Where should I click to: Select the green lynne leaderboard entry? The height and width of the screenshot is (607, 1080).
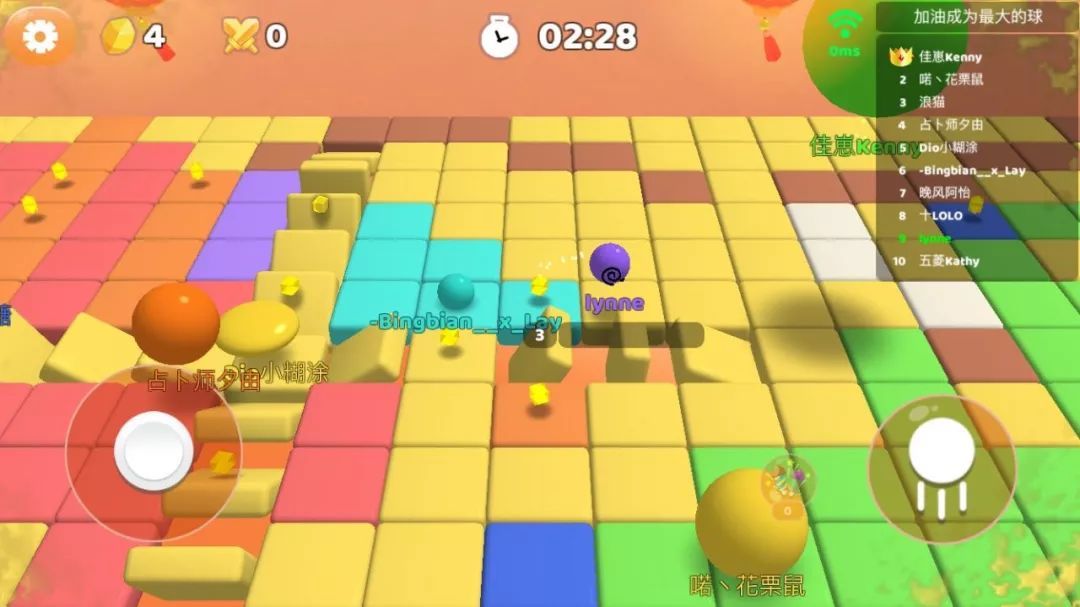[935, 238]
